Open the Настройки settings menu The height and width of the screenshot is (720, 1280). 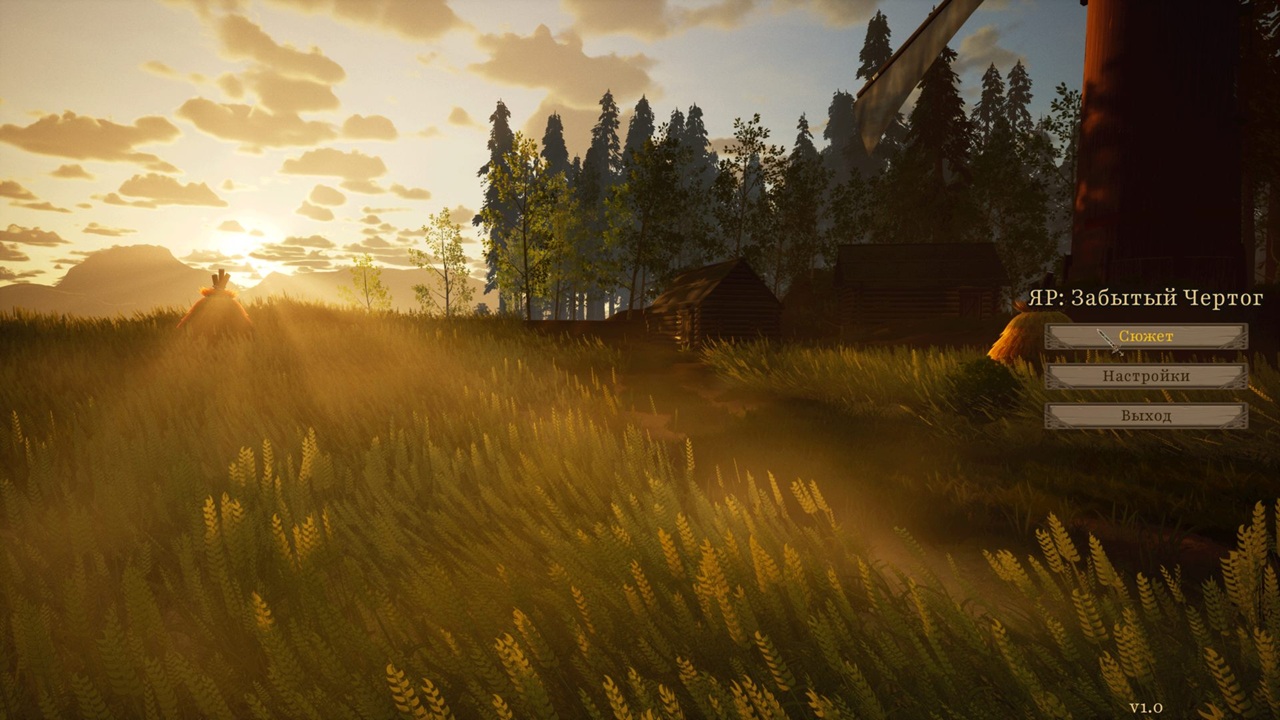coord(1146,376)
